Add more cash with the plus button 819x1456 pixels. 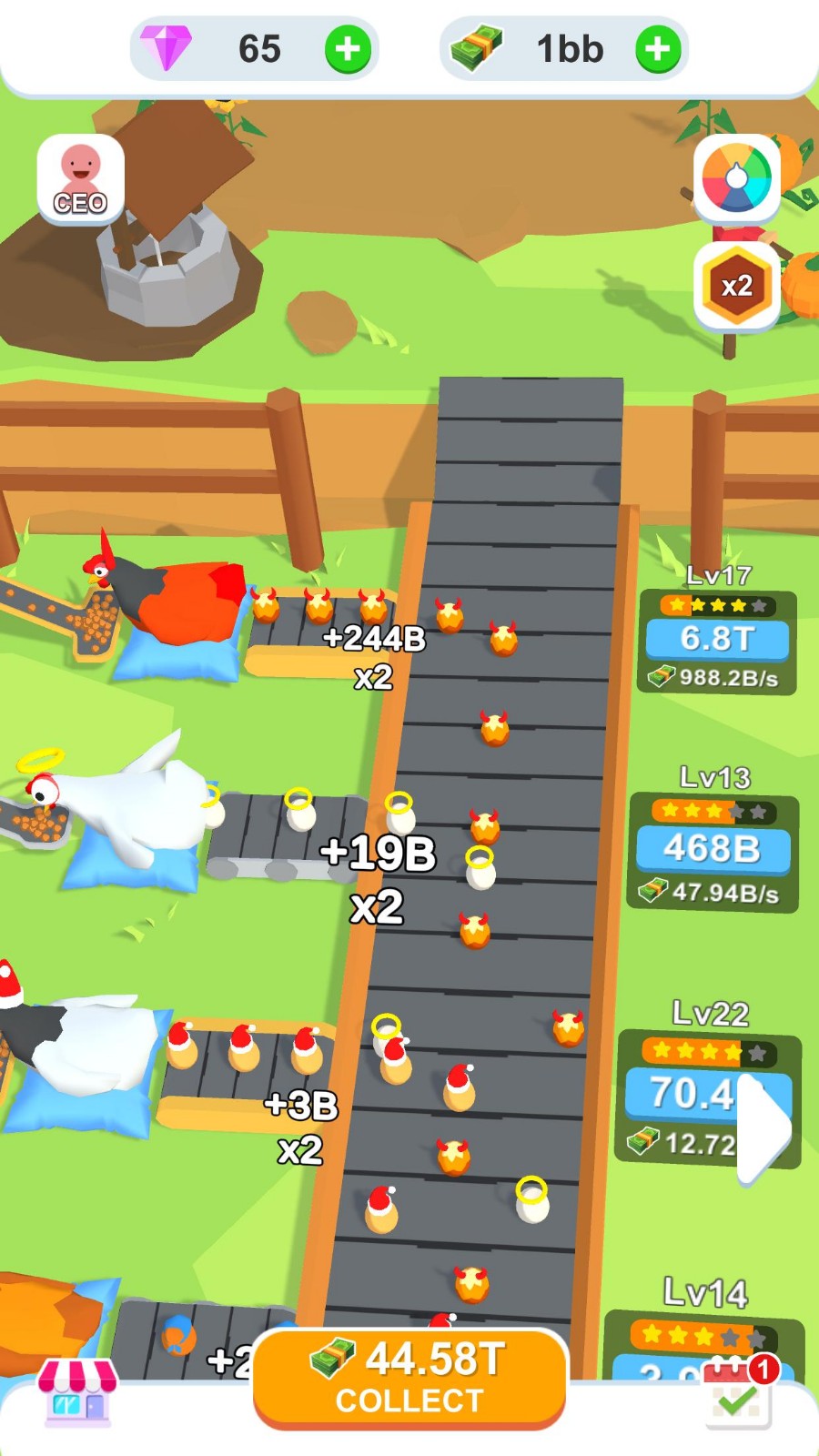coord(657,49)
